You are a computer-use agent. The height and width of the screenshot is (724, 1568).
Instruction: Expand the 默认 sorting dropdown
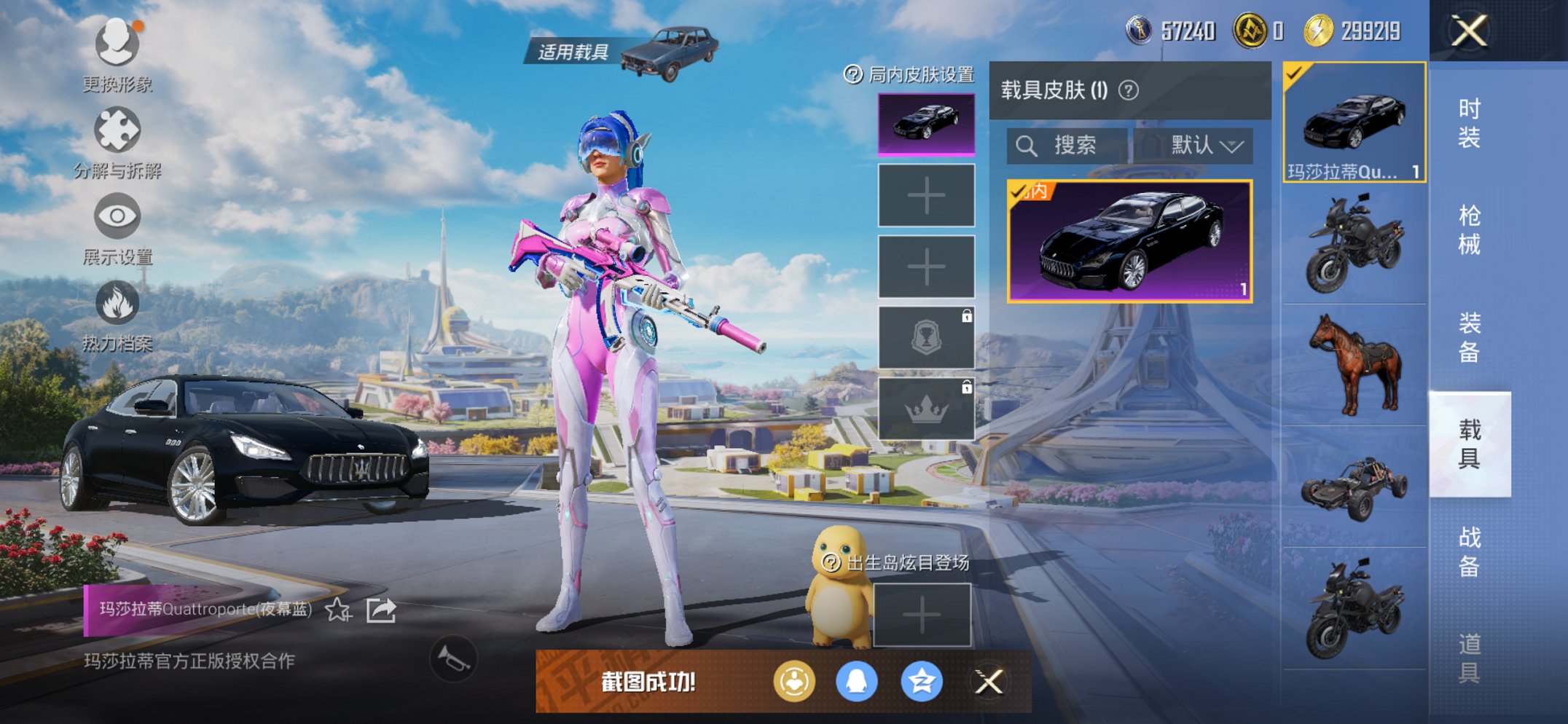pyautogui.click(x=1204, y=145)
